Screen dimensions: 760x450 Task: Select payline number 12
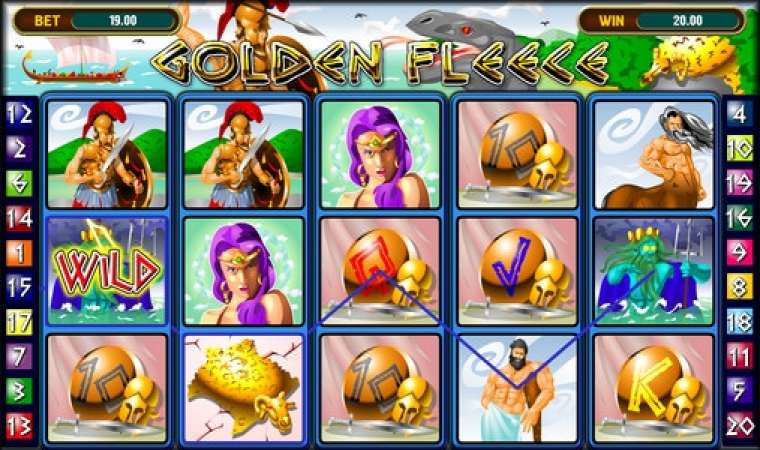tap(19, 115)
